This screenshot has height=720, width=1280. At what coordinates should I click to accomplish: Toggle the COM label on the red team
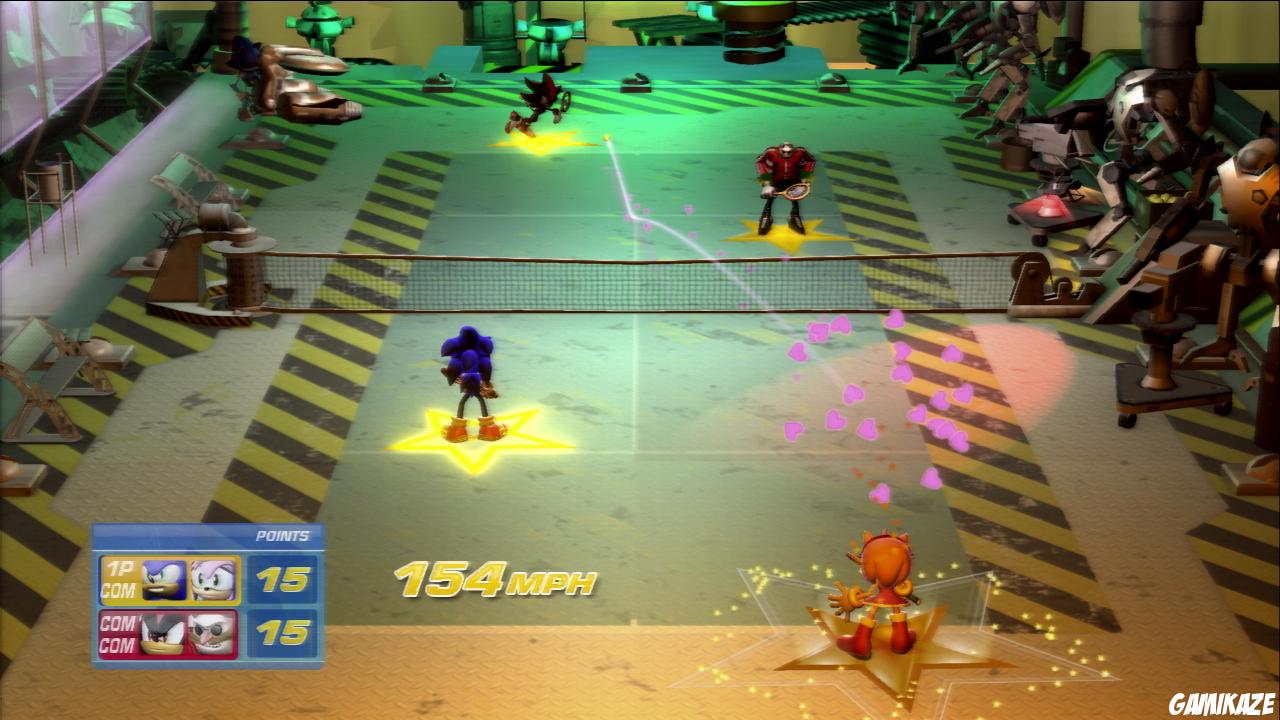point(116,623)
